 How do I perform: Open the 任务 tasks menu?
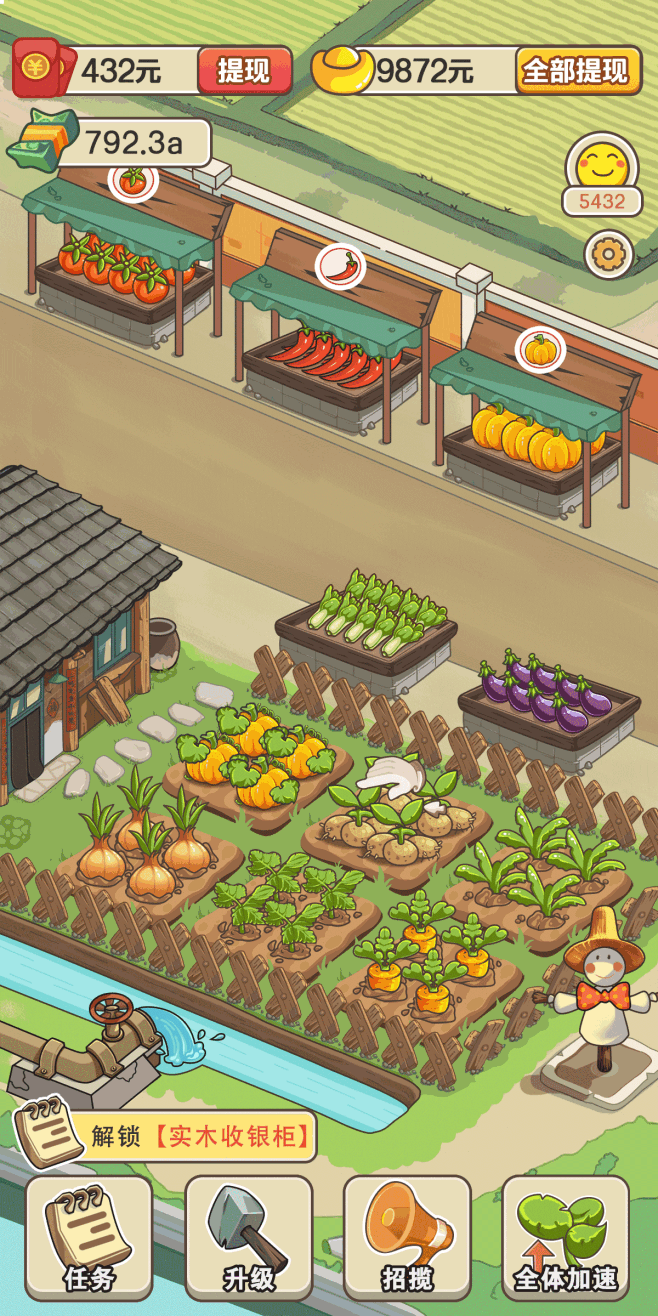pos(89,1237)
